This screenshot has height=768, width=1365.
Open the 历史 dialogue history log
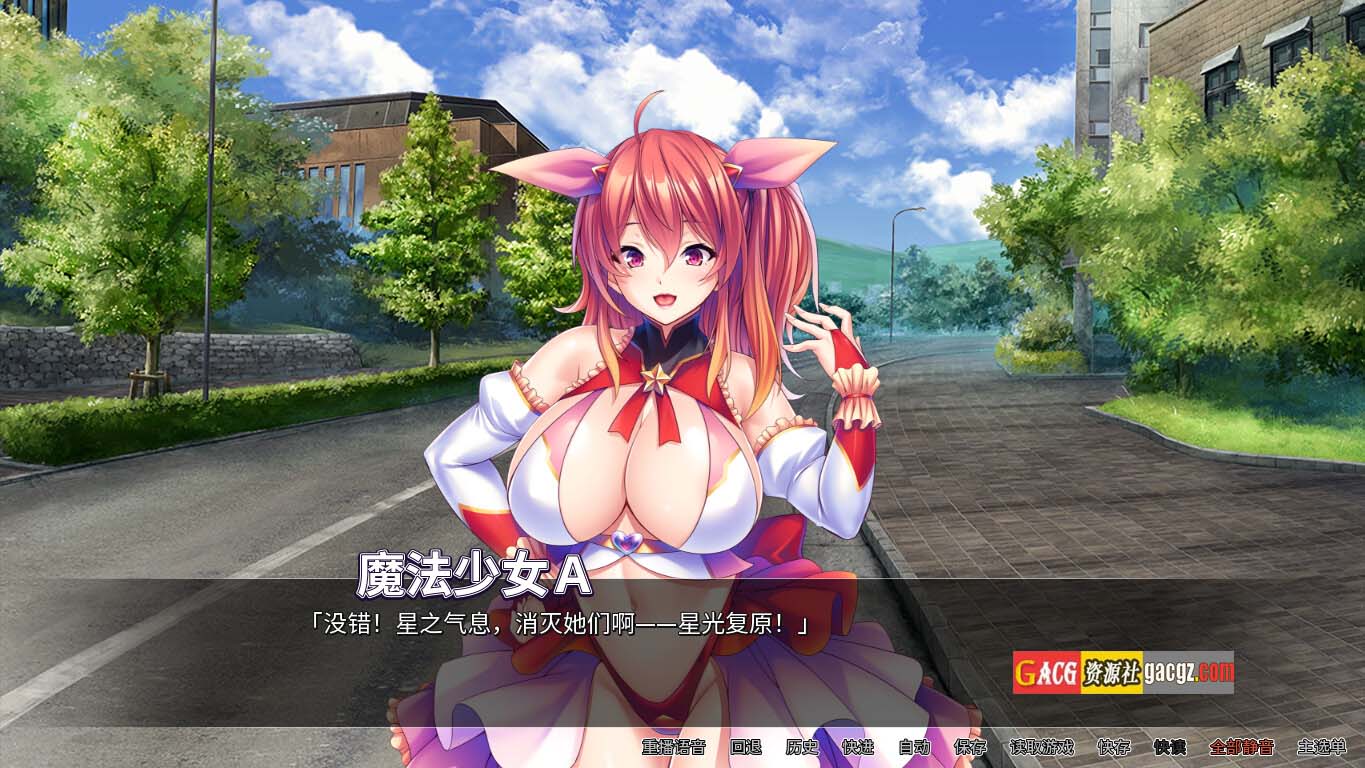[802, 747]
